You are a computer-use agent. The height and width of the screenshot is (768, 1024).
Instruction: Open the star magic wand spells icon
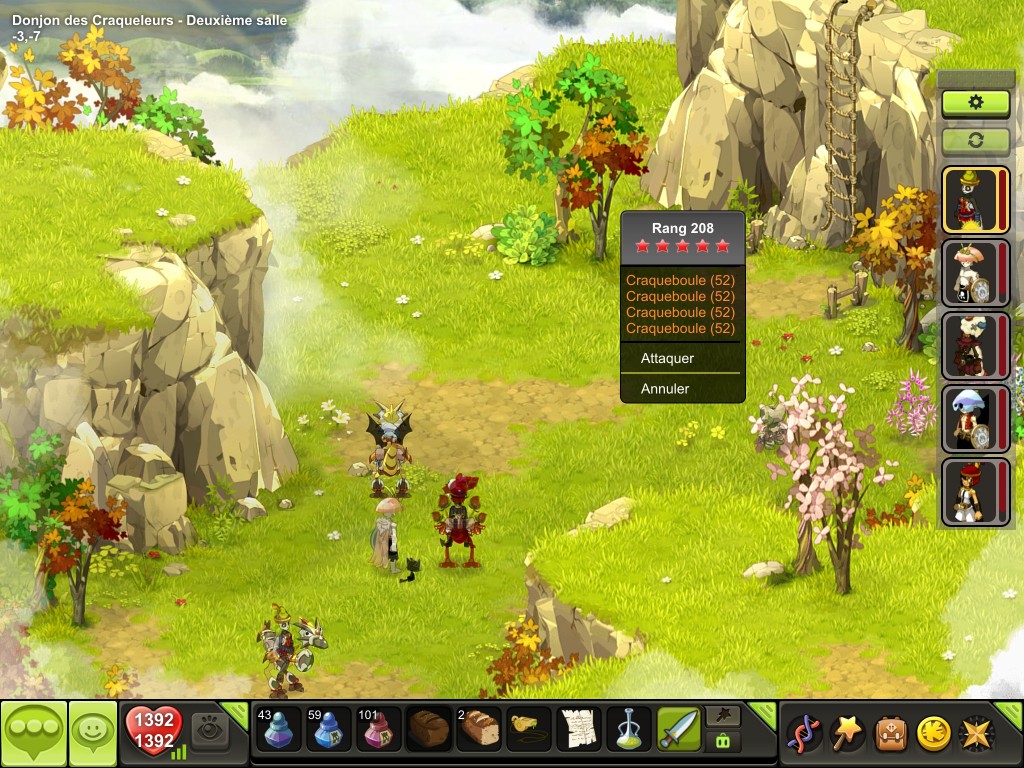point(848,733)
